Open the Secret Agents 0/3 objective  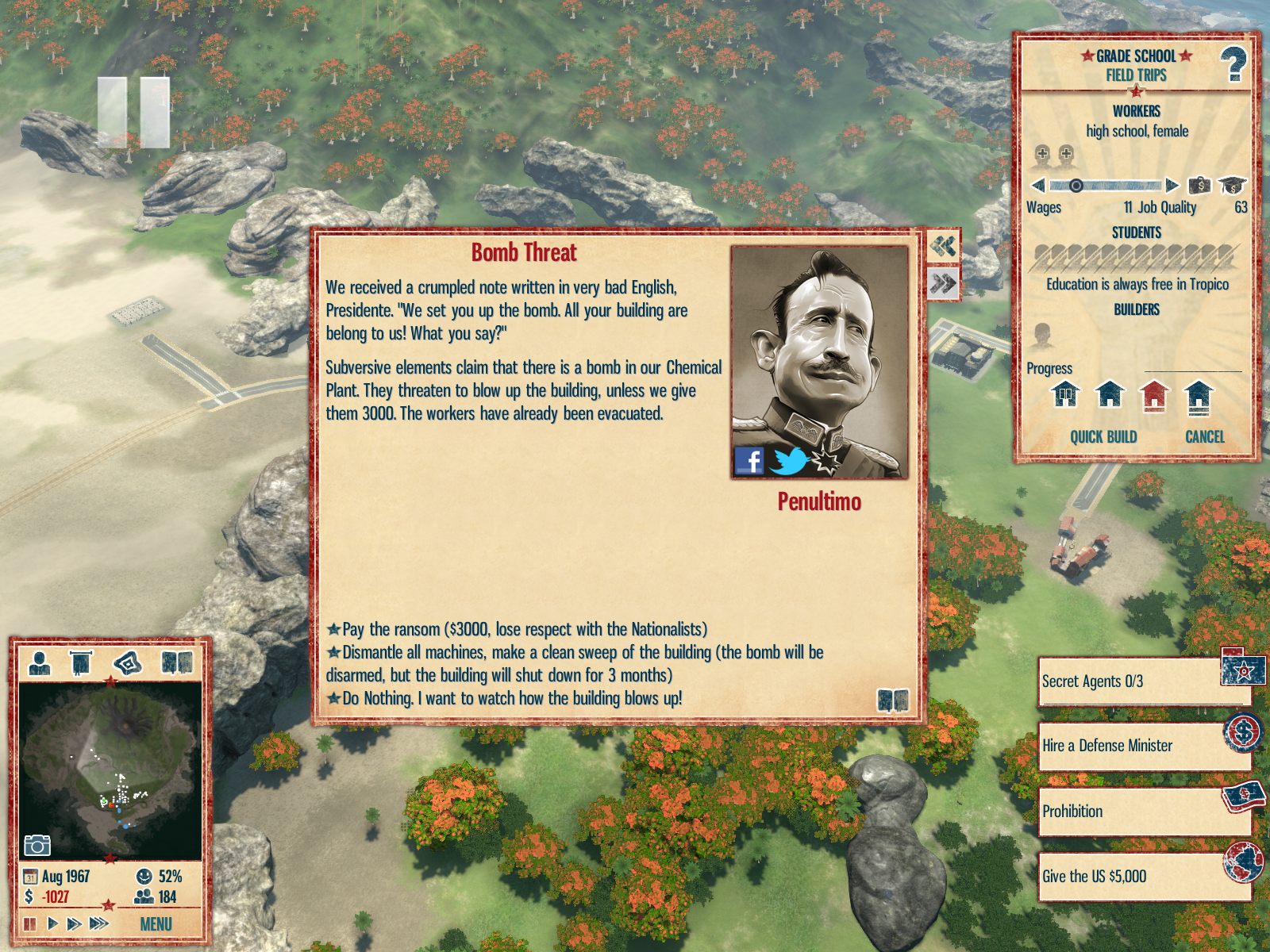[x=1143, y=681]
